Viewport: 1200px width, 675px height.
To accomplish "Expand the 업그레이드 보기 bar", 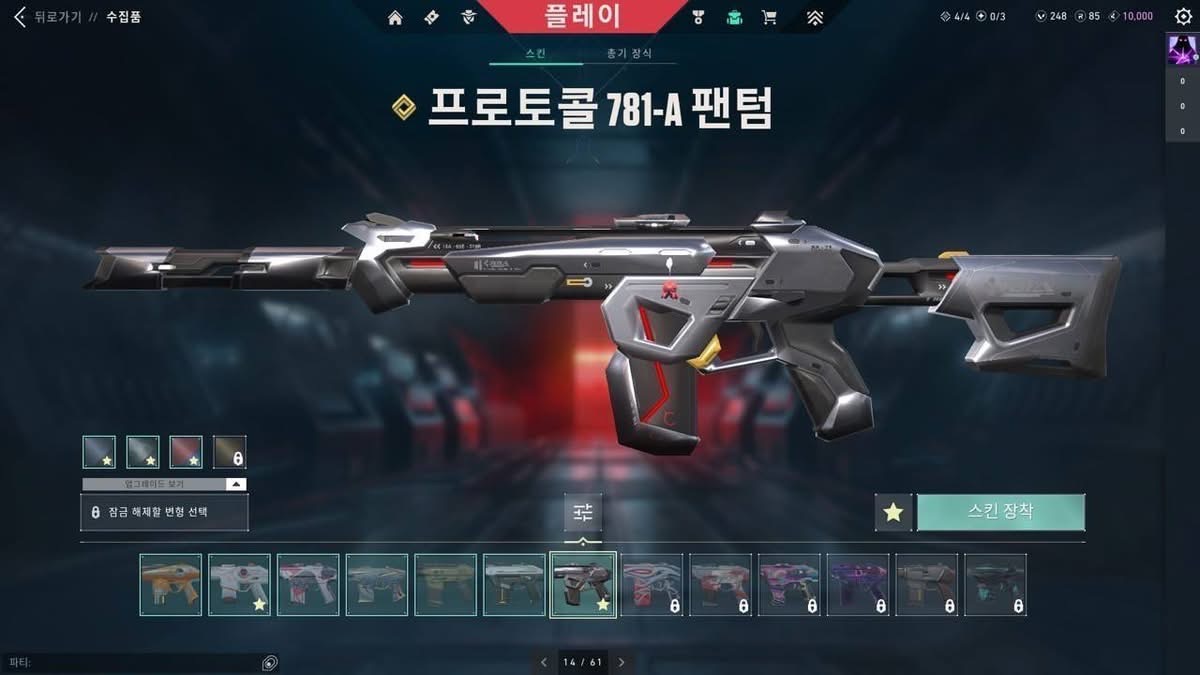I will [164, 484].
